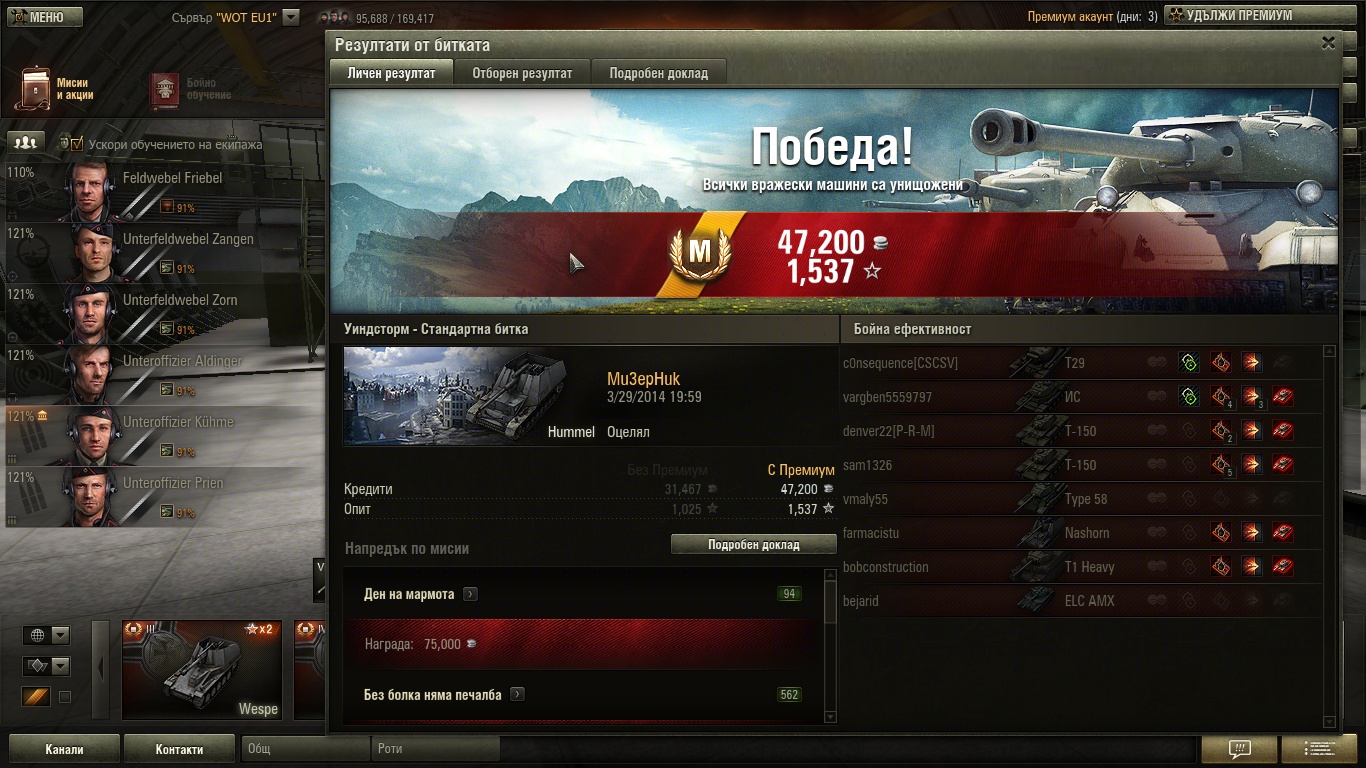Image resolution: width=1366 pixels, height=768 pixels.
Task: Switch to the Отборен резултат tab
Action: (x=522, y=73)
